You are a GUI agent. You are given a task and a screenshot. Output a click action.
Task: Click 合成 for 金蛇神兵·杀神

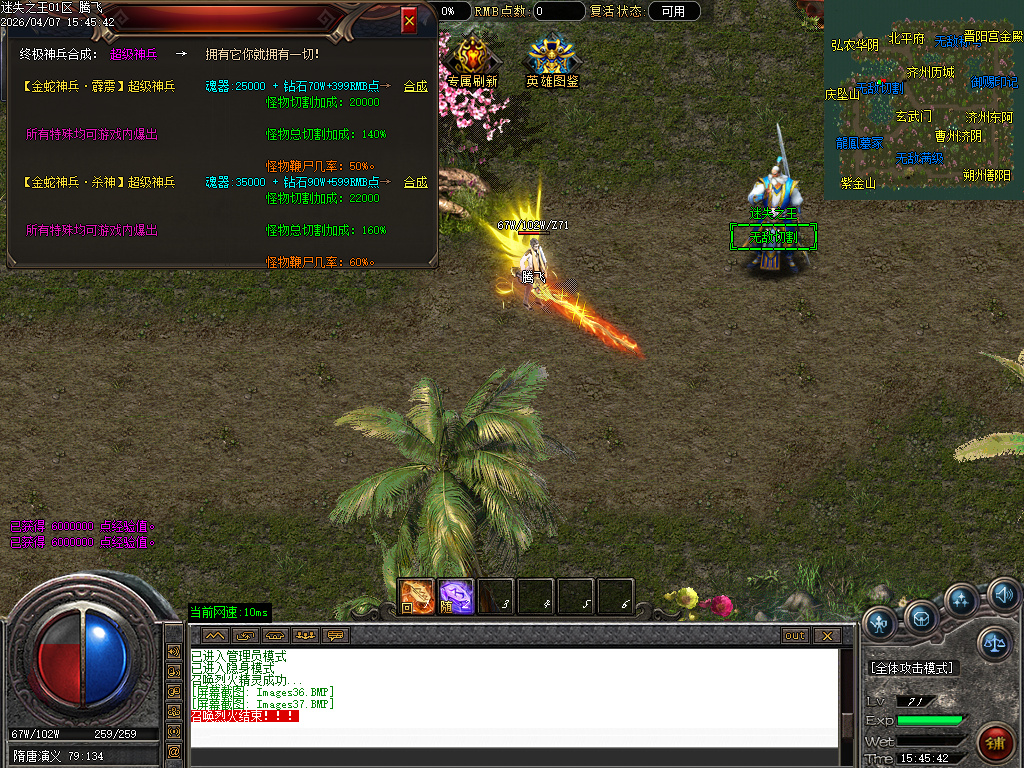pyautogui.click(x=415, y=183)
